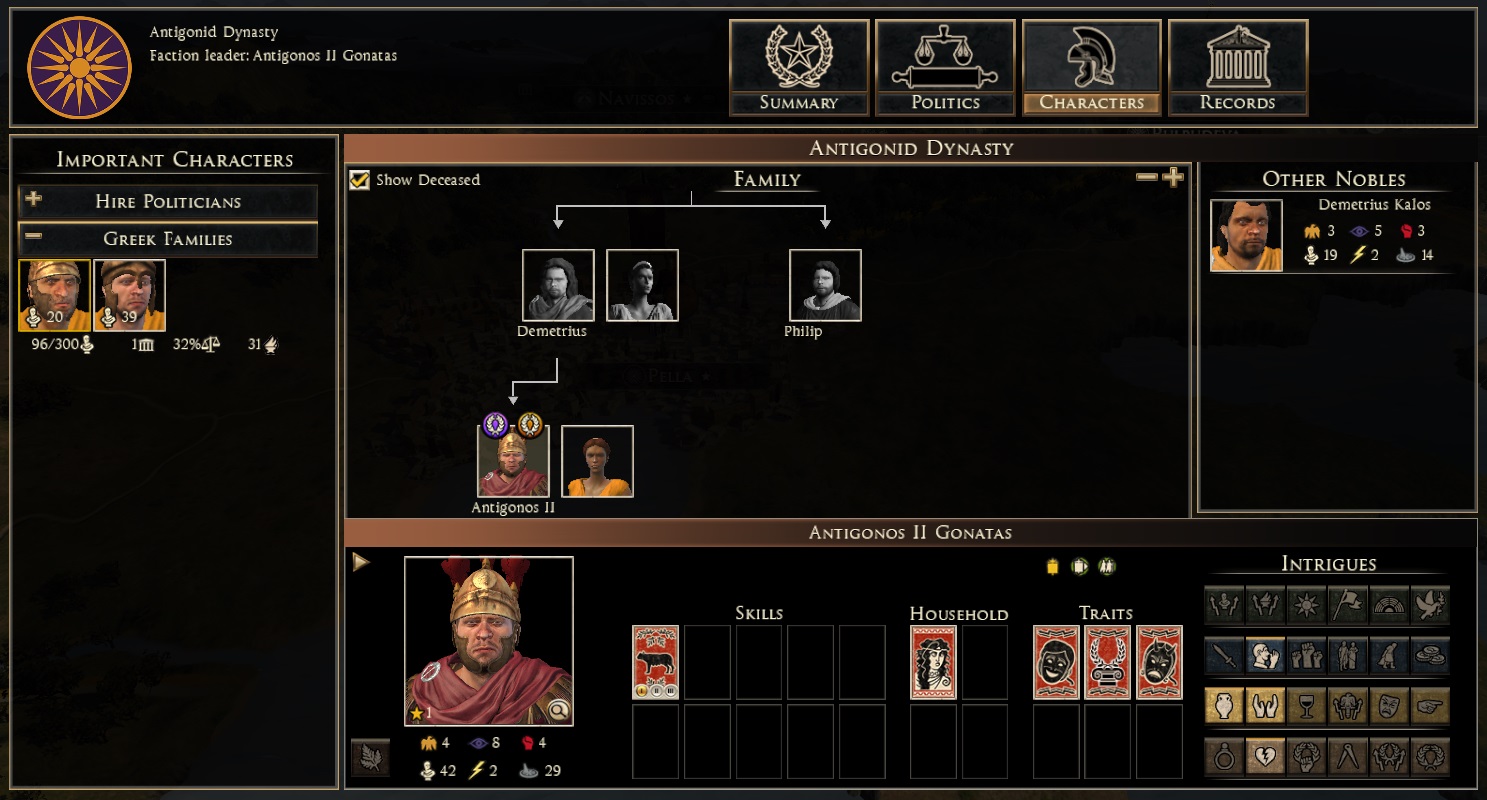Use the sword intrigue button
The width and height of the screenshot is (1487, 800).
pos(1224,654)
